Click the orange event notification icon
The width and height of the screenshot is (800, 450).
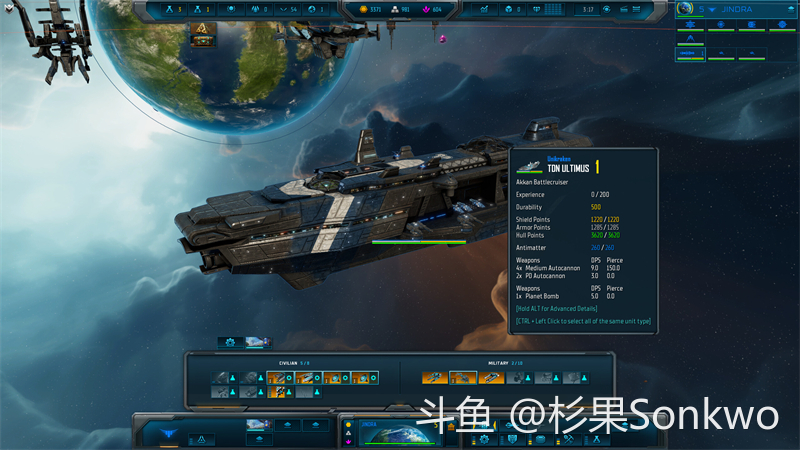(x=204, y=37)
